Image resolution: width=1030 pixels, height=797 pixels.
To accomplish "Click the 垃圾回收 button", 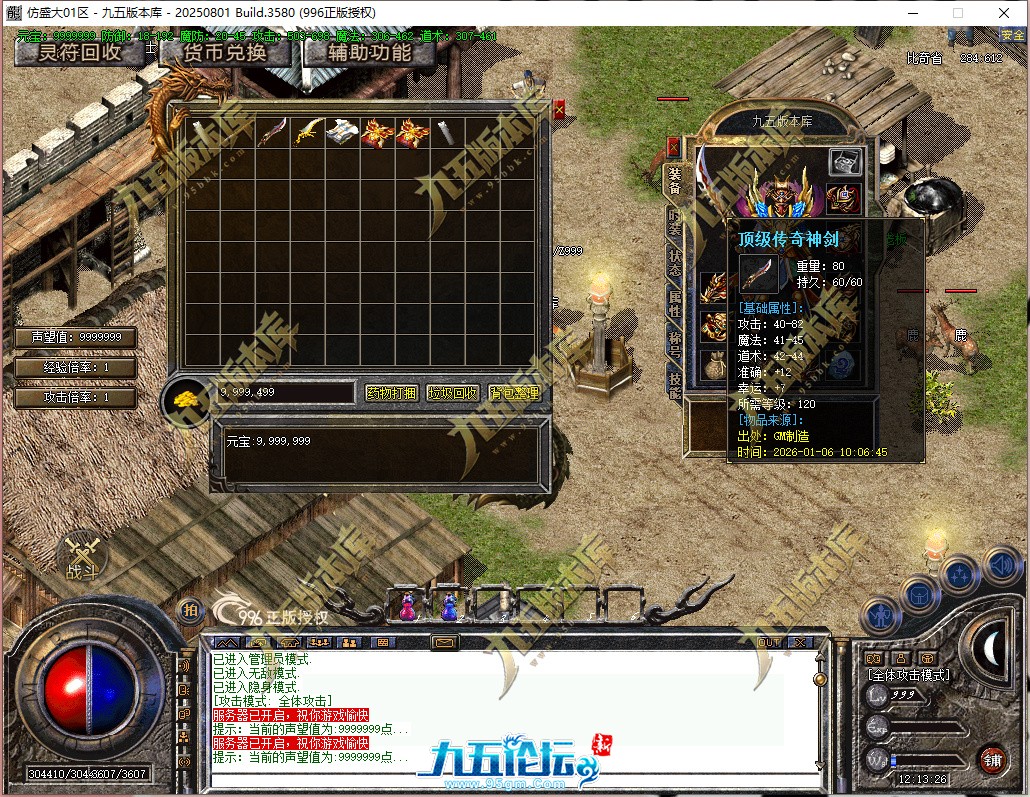I will coord(453,393).
